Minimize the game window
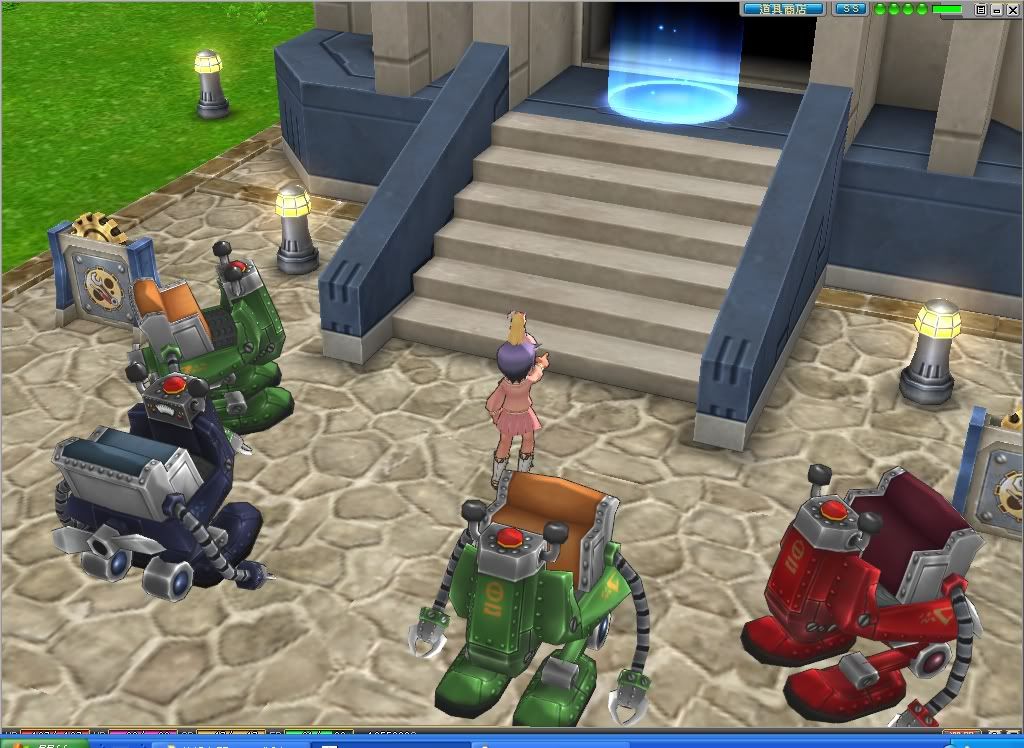1024x748 pixels. 996,9
